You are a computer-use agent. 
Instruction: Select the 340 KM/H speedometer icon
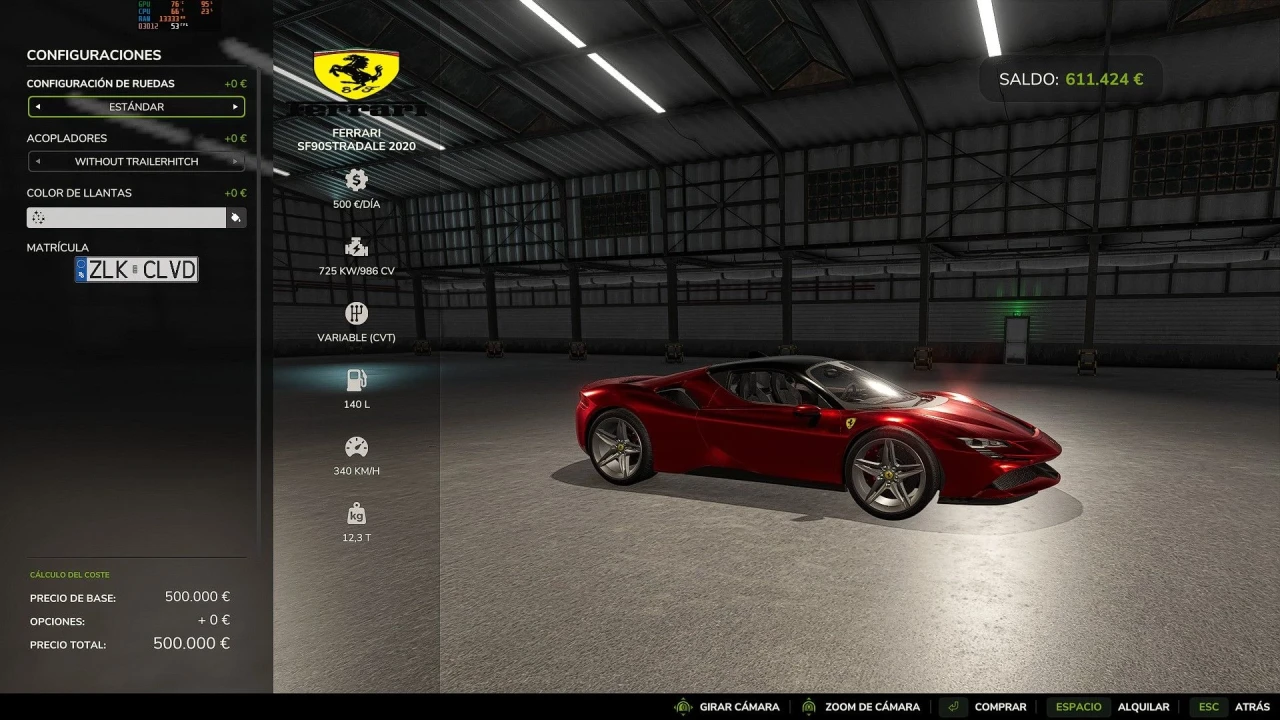(x=356, y=447)
